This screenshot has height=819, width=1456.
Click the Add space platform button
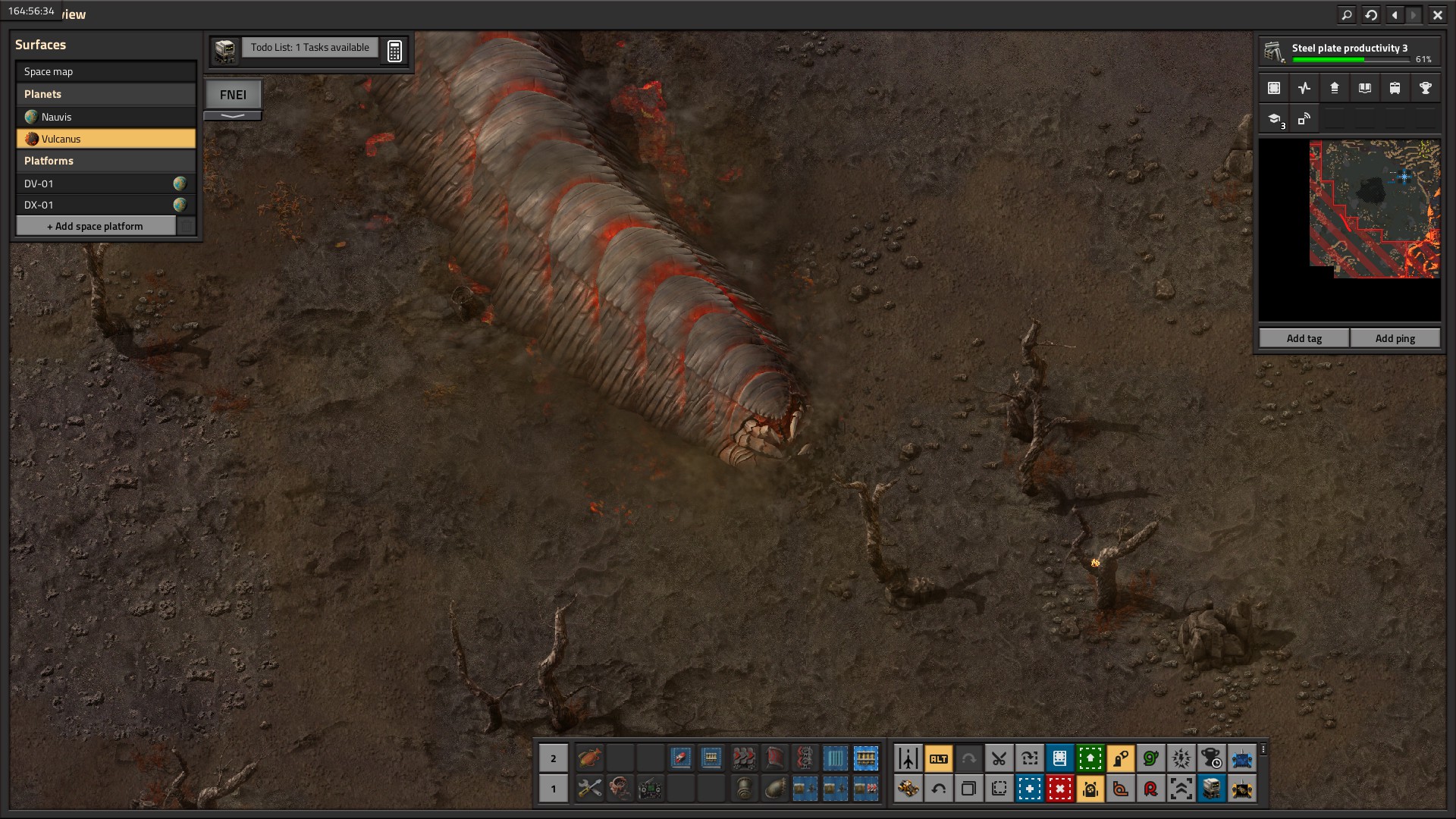click(x=96, y=226)
